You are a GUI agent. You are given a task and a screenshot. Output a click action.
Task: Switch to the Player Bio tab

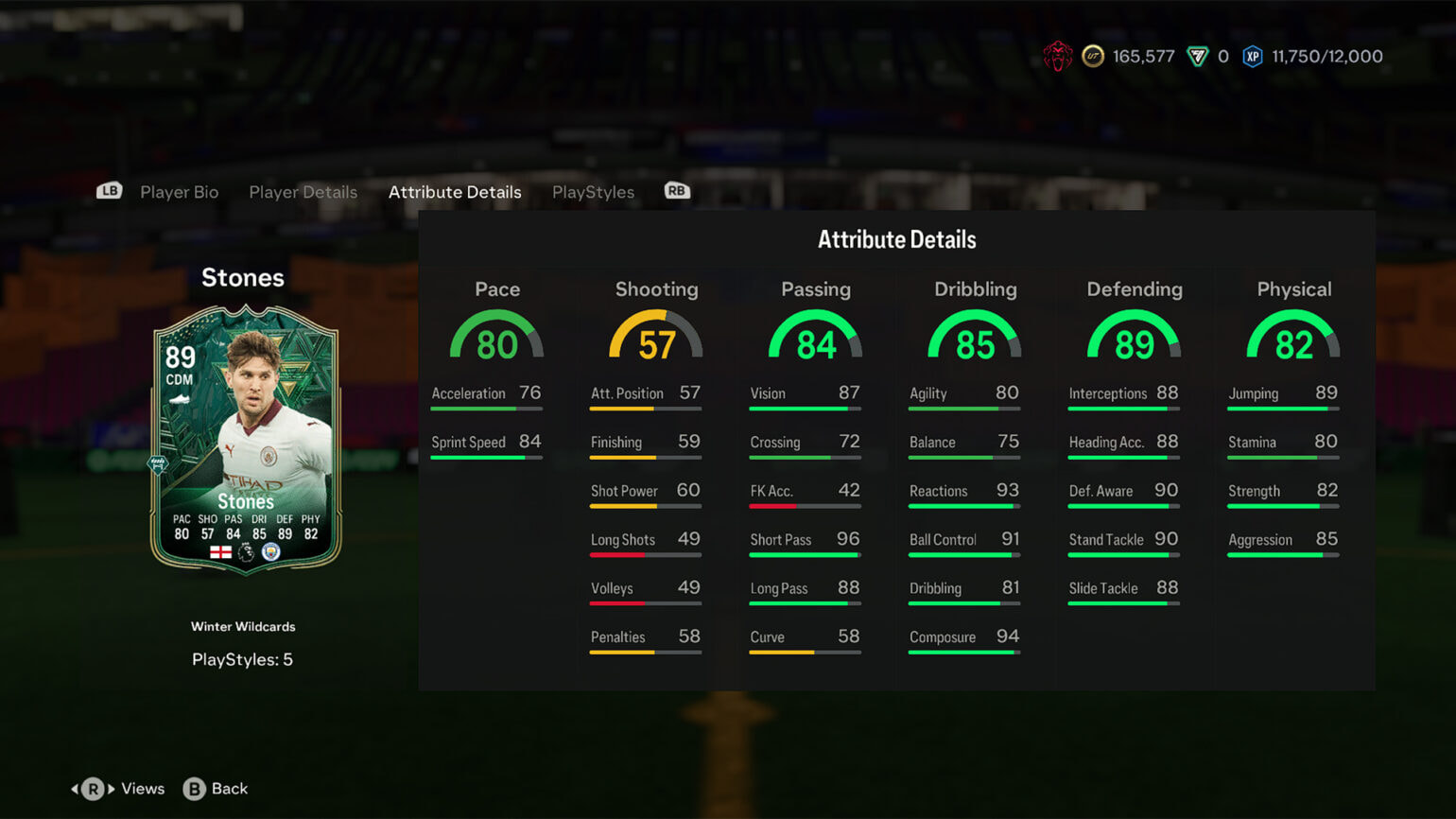[x=179, y=192]
